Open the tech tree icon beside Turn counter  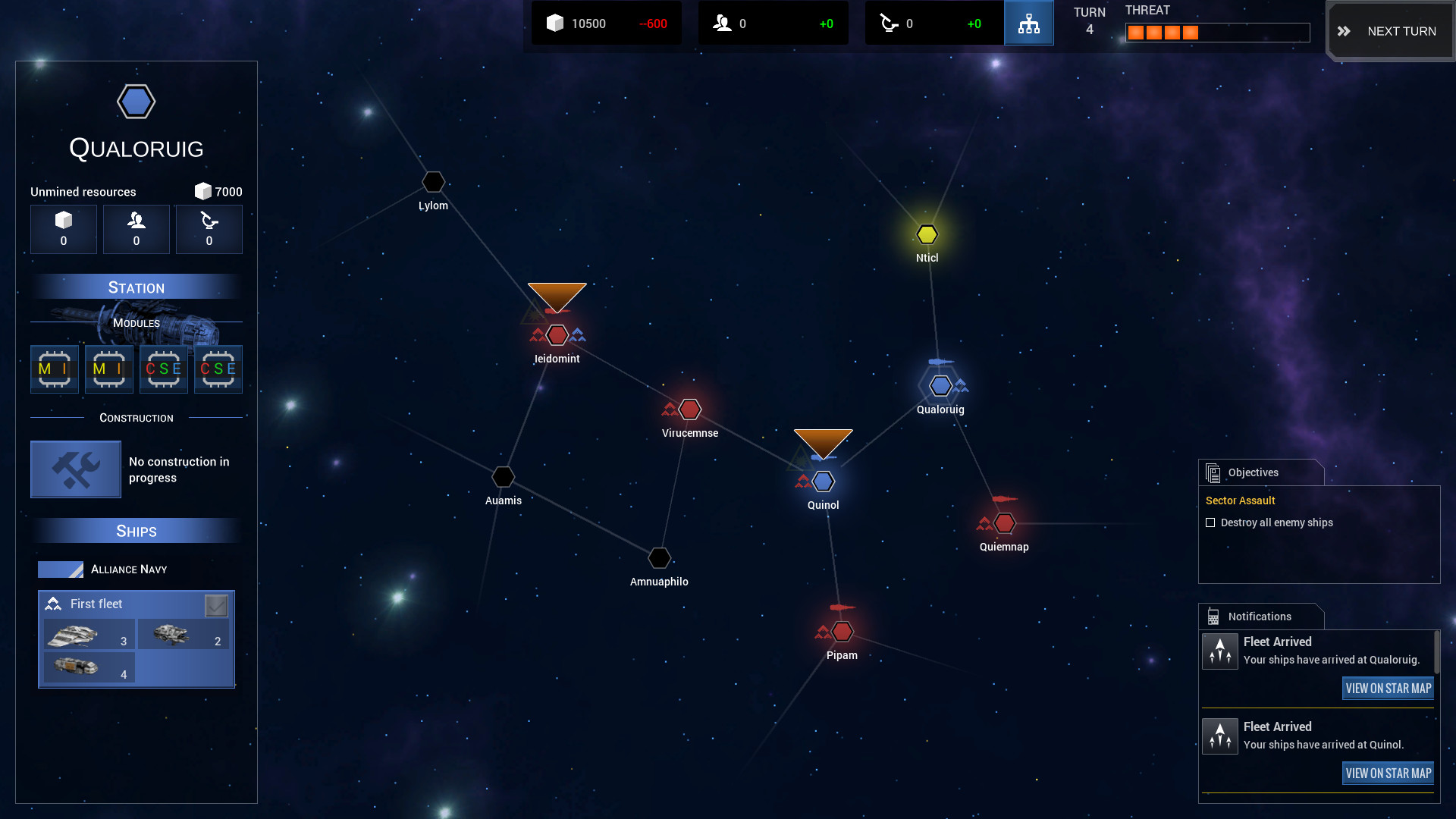pyautogui.click(x=1028, y=23)
